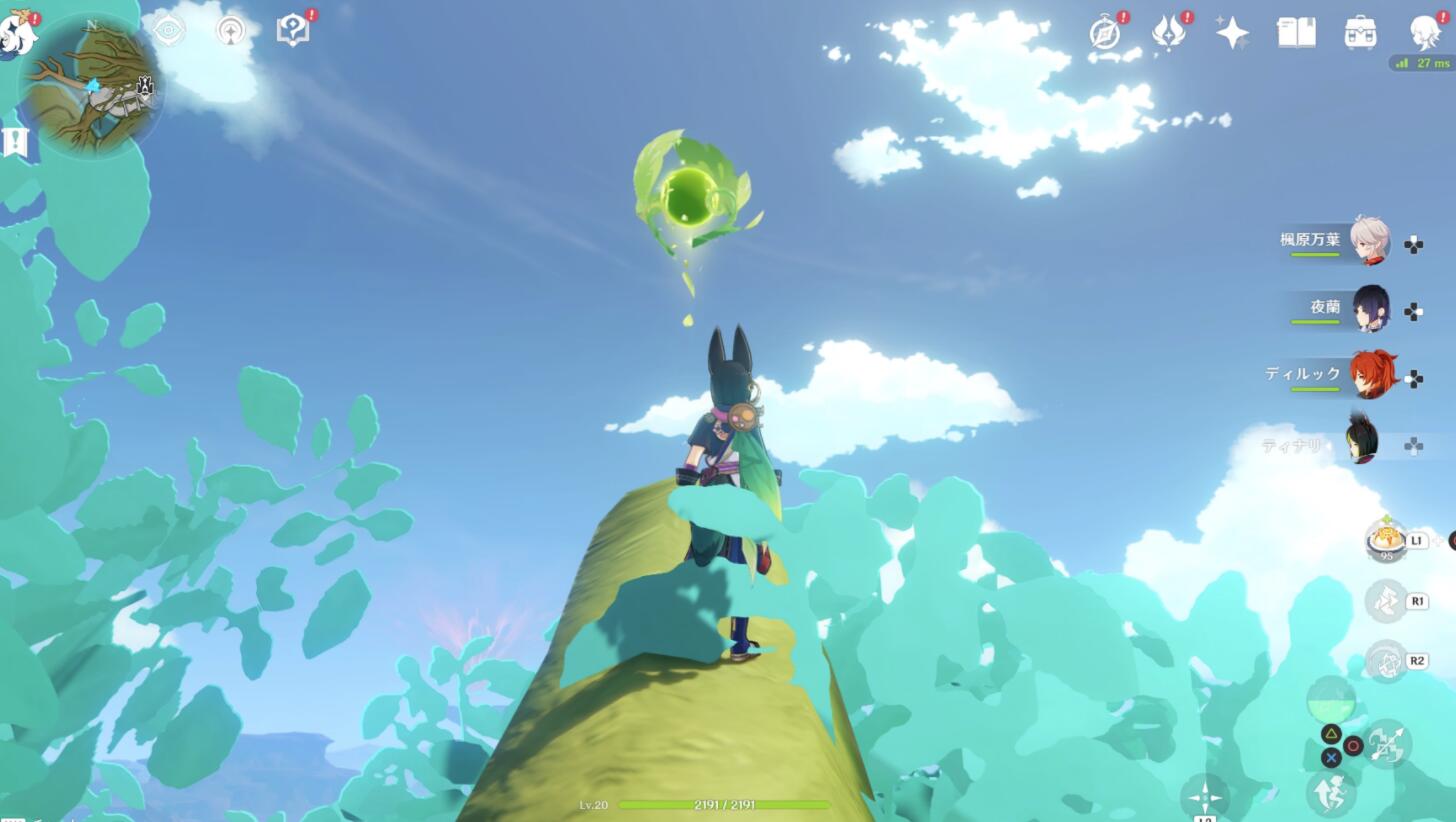Open the Character screen portrait icon

pos(1423,33)
